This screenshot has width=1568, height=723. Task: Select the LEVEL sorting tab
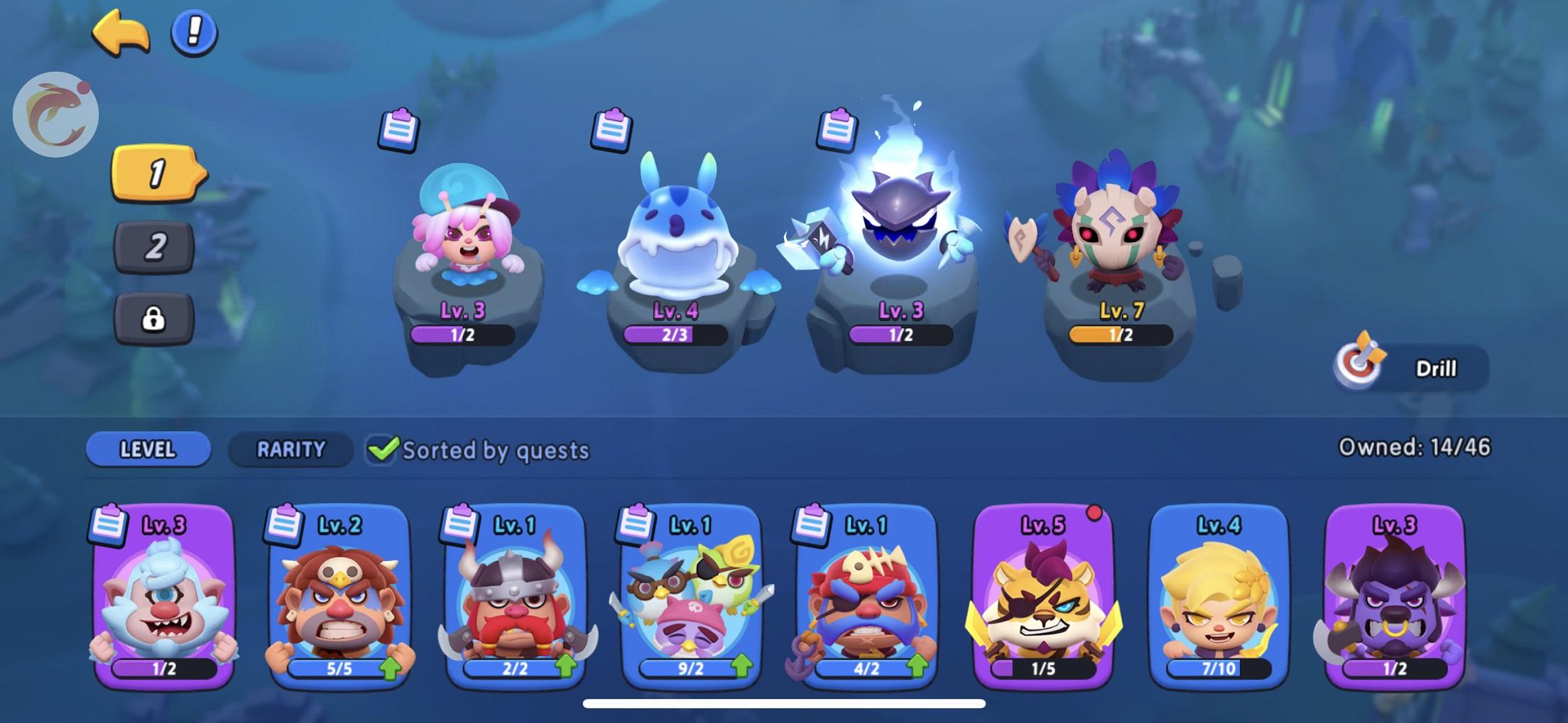(x=147, y=450)
